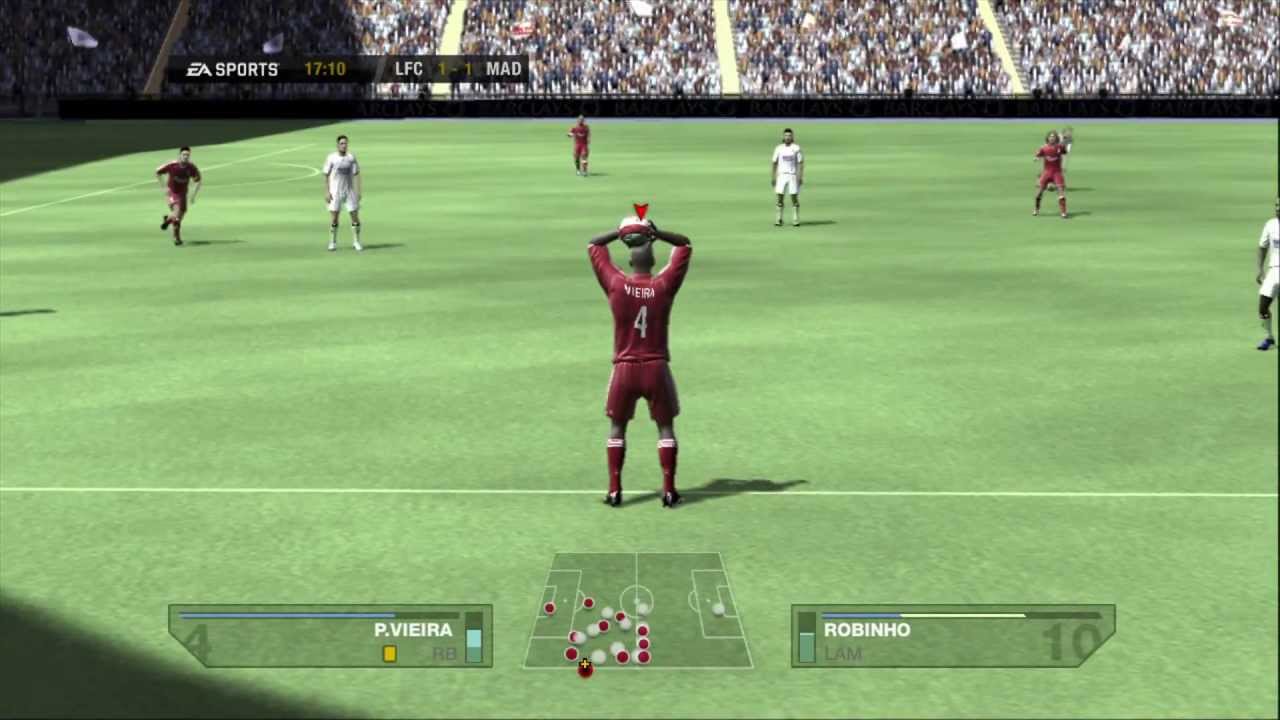Viewport: 1280px width, 720px height.
Task: Select the match clock showing 17:10
Action: [x=327, y=69]
